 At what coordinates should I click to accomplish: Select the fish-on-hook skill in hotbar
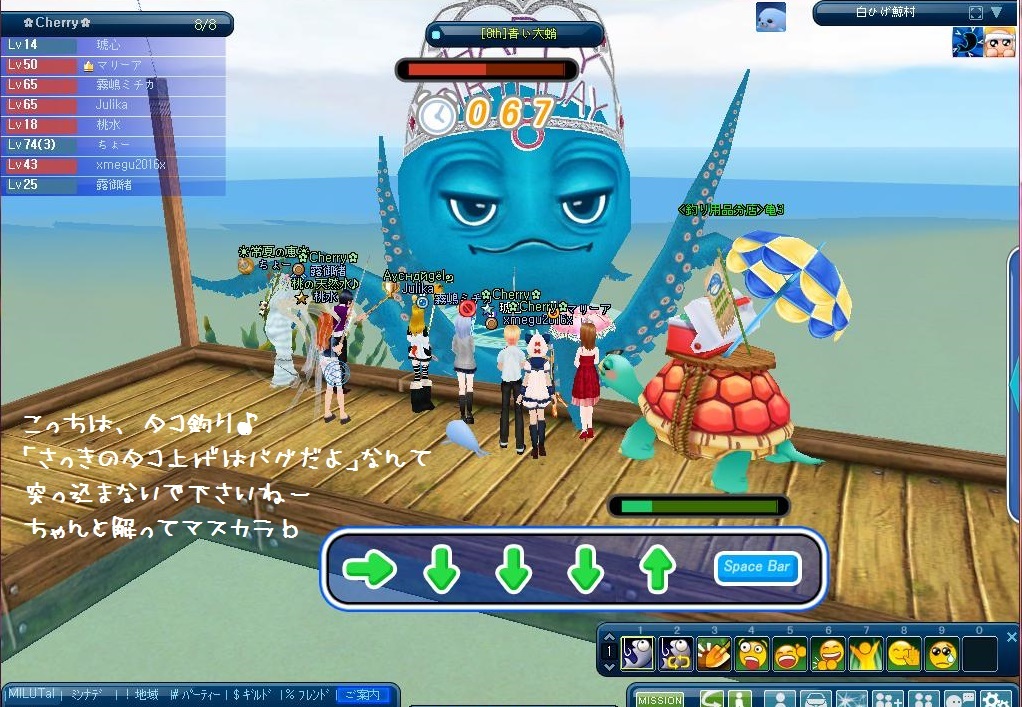click(x=638, y=654)
